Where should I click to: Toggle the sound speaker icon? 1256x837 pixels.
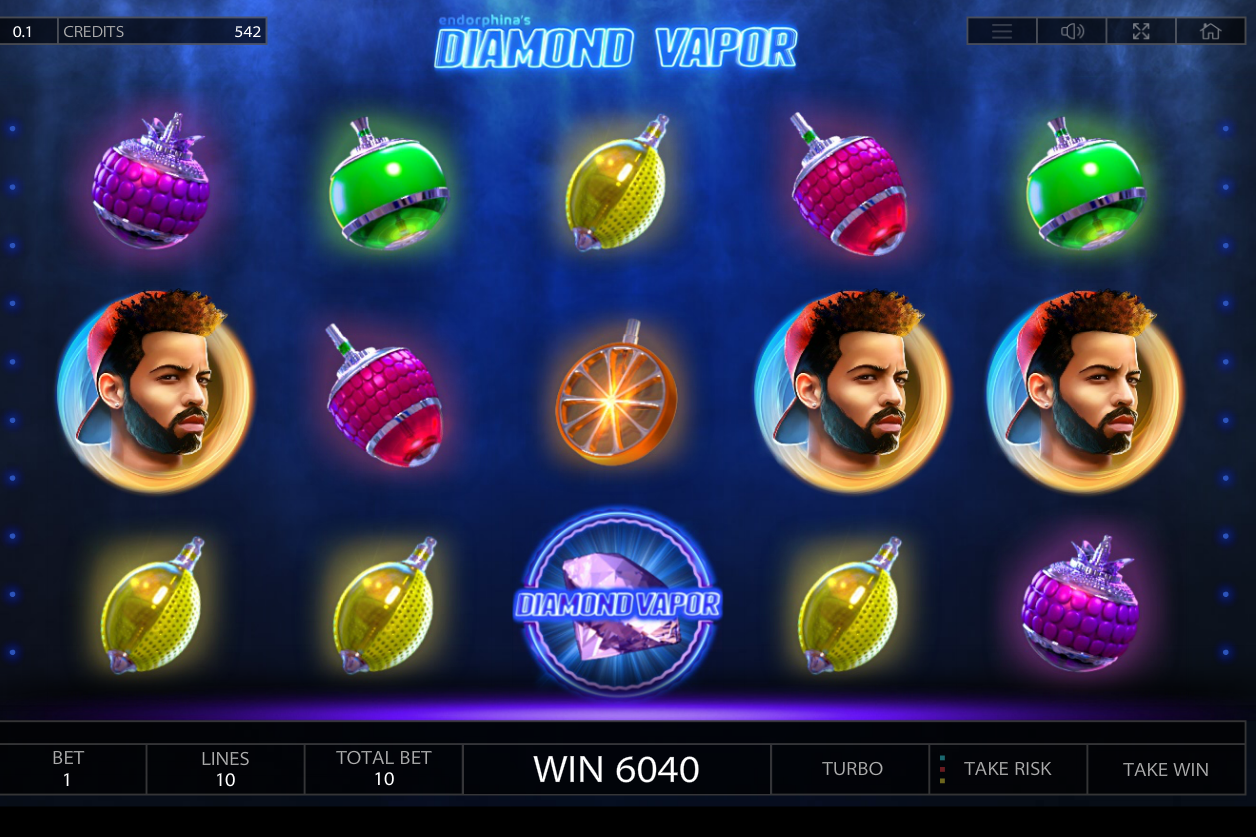(x=1072, y=31)
